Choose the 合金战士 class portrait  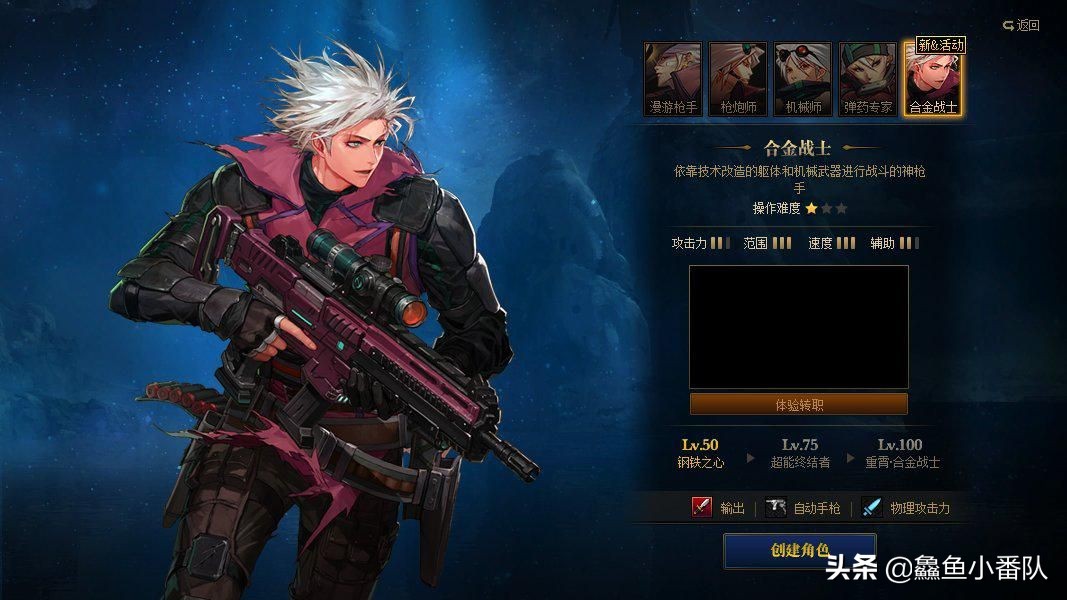(932, 78)
